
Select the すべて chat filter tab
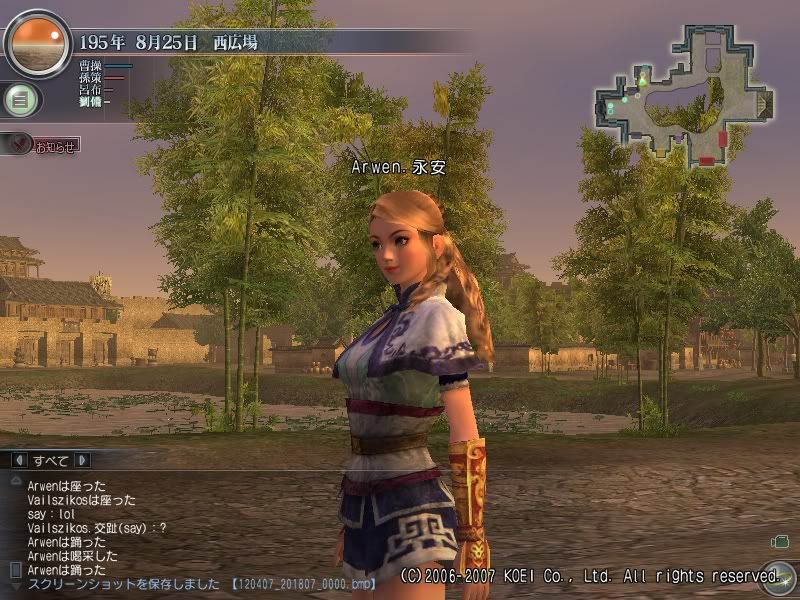51,461
